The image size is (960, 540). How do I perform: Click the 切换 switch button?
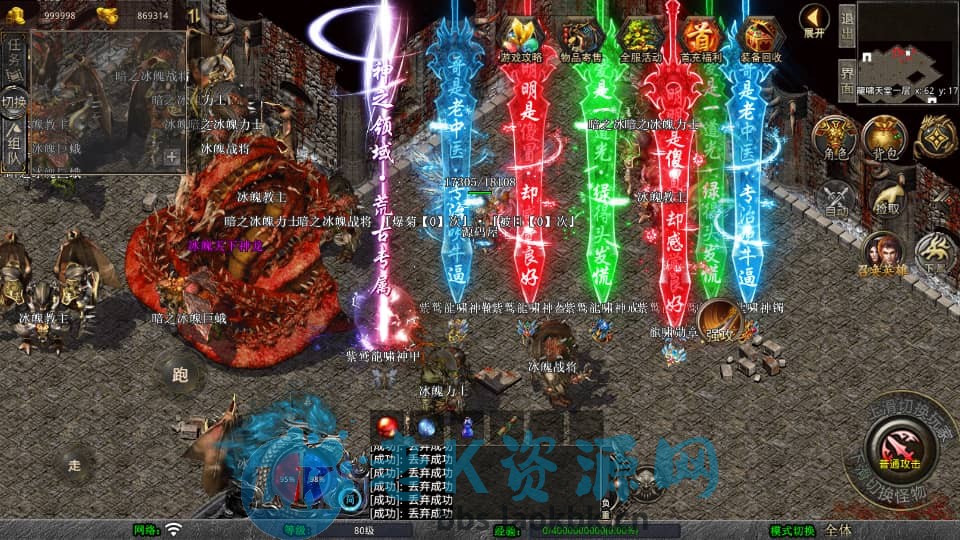pos(14,101)
